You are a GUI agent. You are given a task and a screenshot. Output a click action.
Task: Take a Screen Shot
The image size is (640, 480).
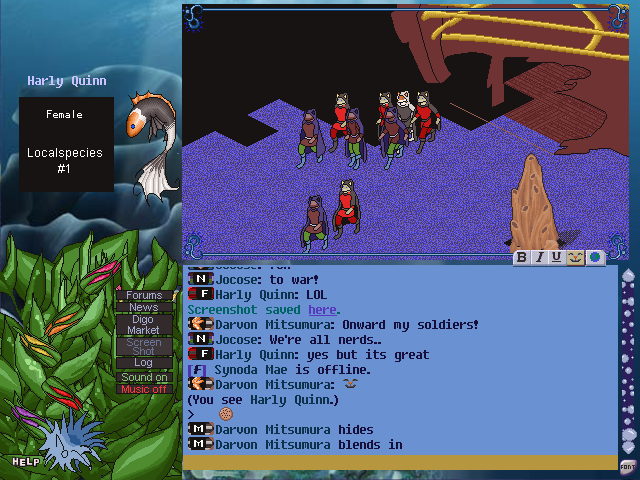coord(144,346)
